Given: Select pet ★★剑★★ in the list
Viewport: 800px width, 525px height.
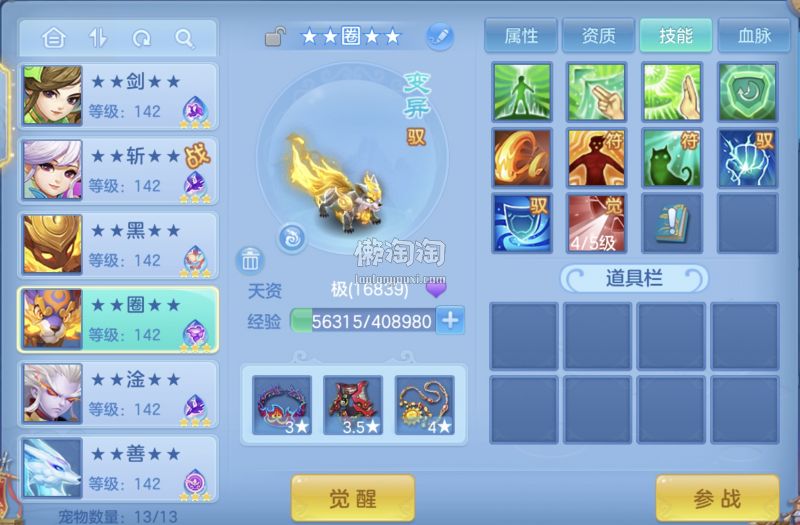Looking at the screenshot, I should [x=118, y=96].
